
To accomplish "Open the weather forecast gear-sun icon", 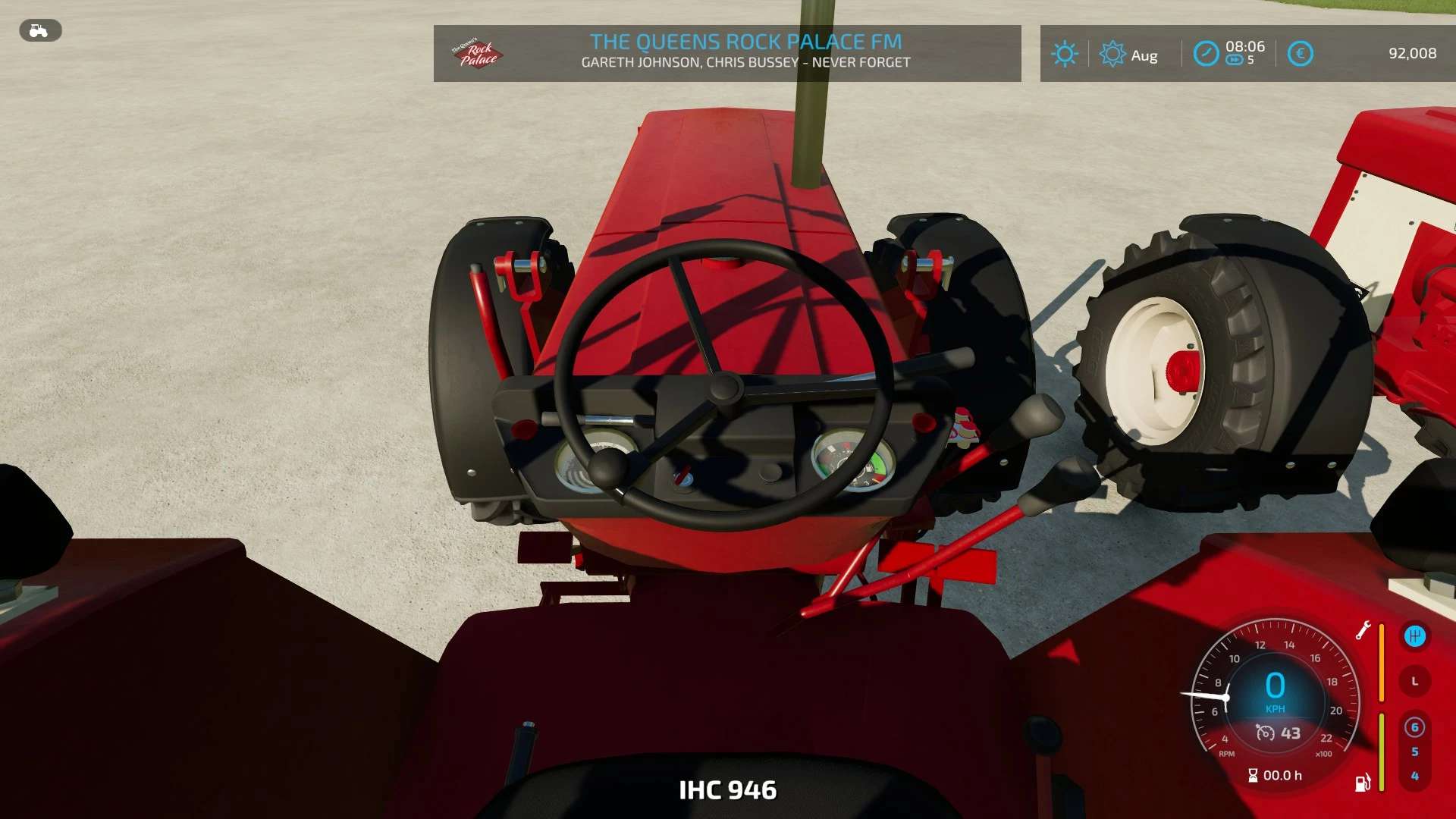I will pyautogui.click(x=1112, y=54).
